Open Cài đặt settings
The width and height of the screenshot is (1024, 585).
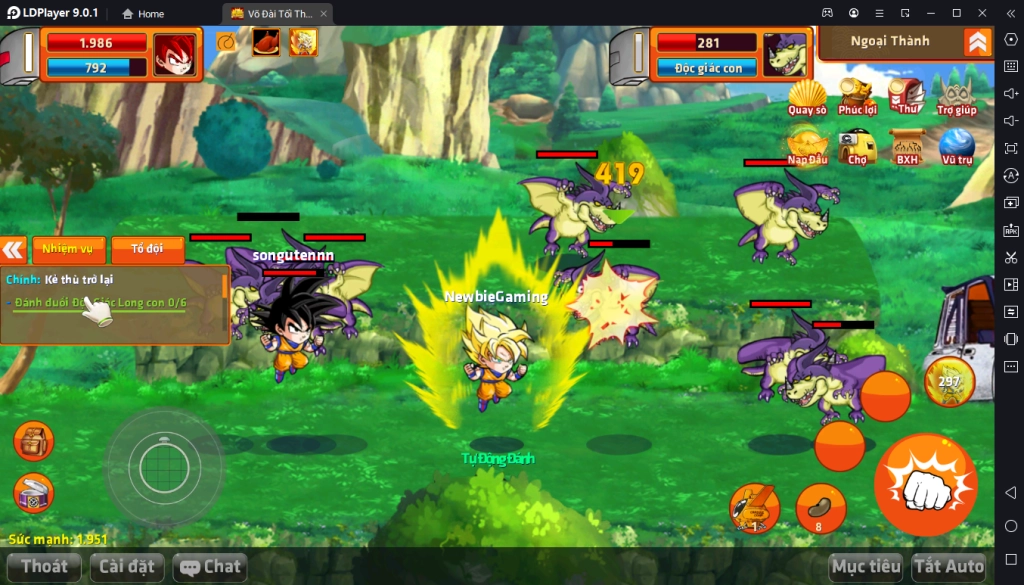pos(127,567)
